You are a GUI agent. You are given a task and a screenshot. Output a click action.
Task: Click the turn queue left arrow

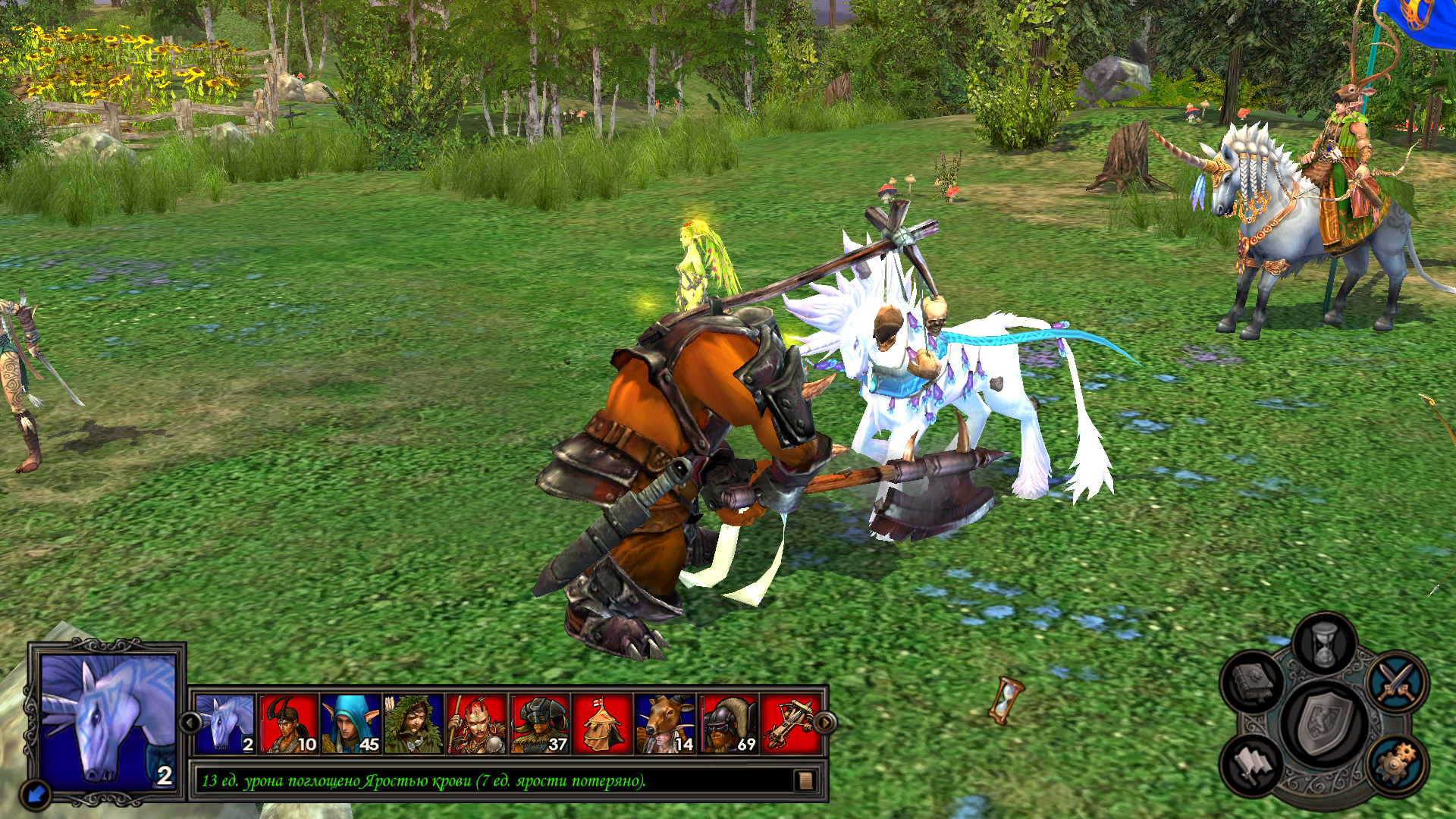click(x=190, y=722)
